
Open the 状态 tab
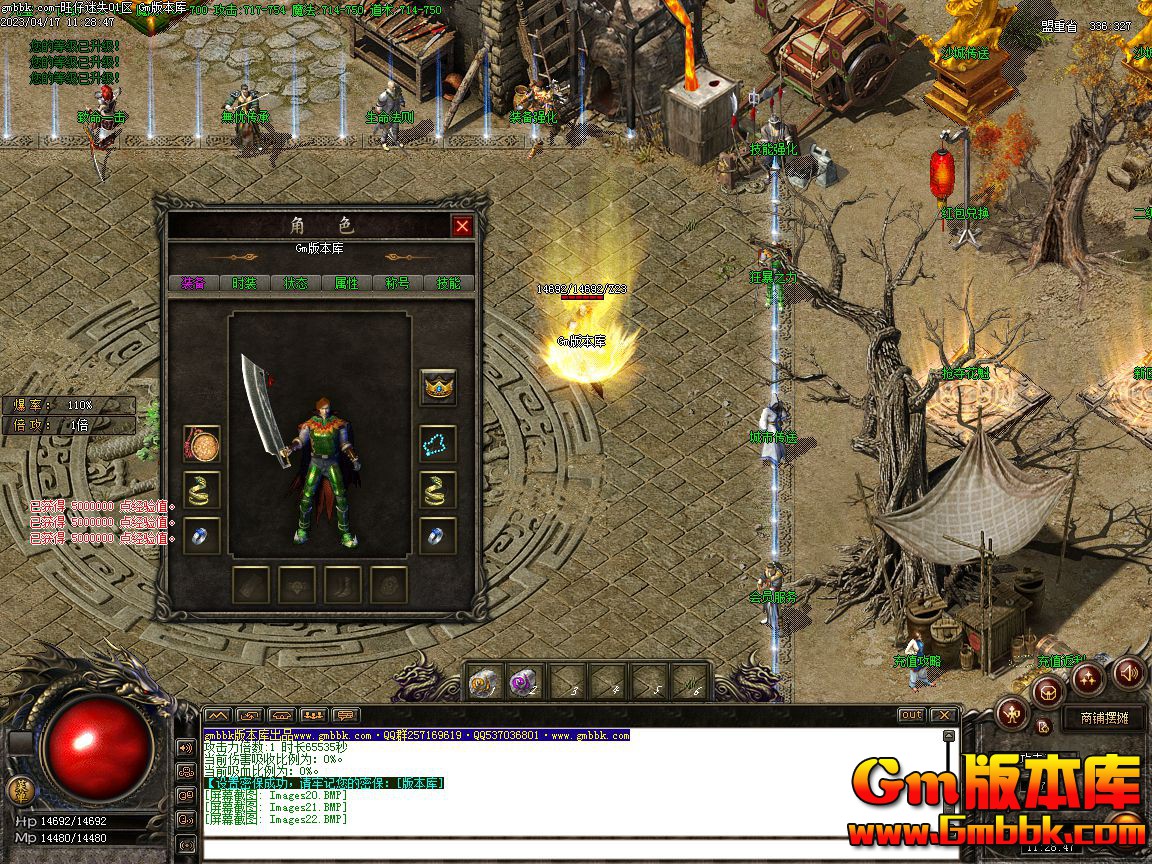[295, 283]
